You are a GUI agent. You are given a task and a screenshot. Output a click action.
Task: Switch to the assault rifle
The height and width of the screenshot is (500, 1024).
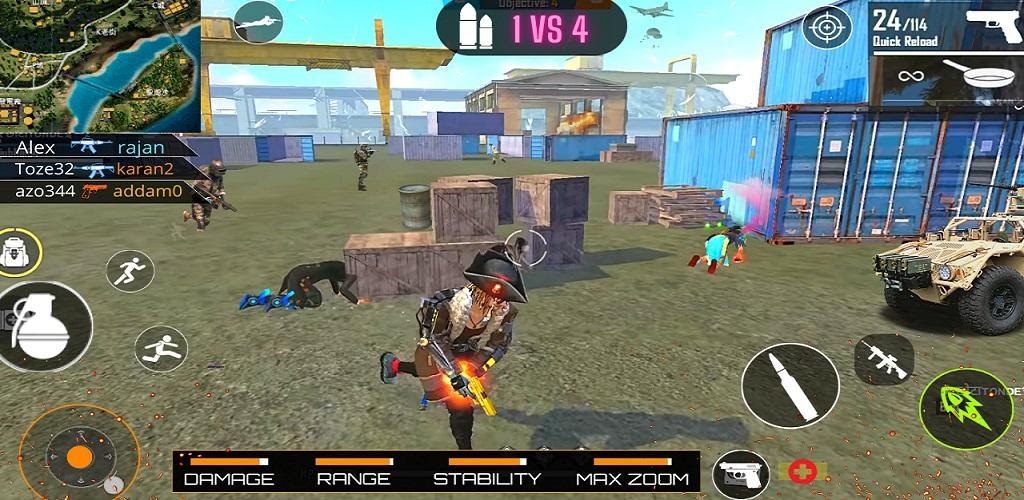(x=884, y=359)
